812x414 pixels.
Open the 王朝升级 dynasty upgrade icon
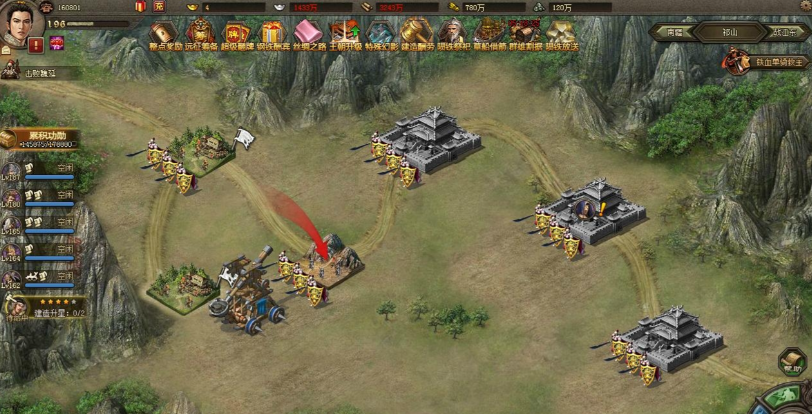click(344, 37)
